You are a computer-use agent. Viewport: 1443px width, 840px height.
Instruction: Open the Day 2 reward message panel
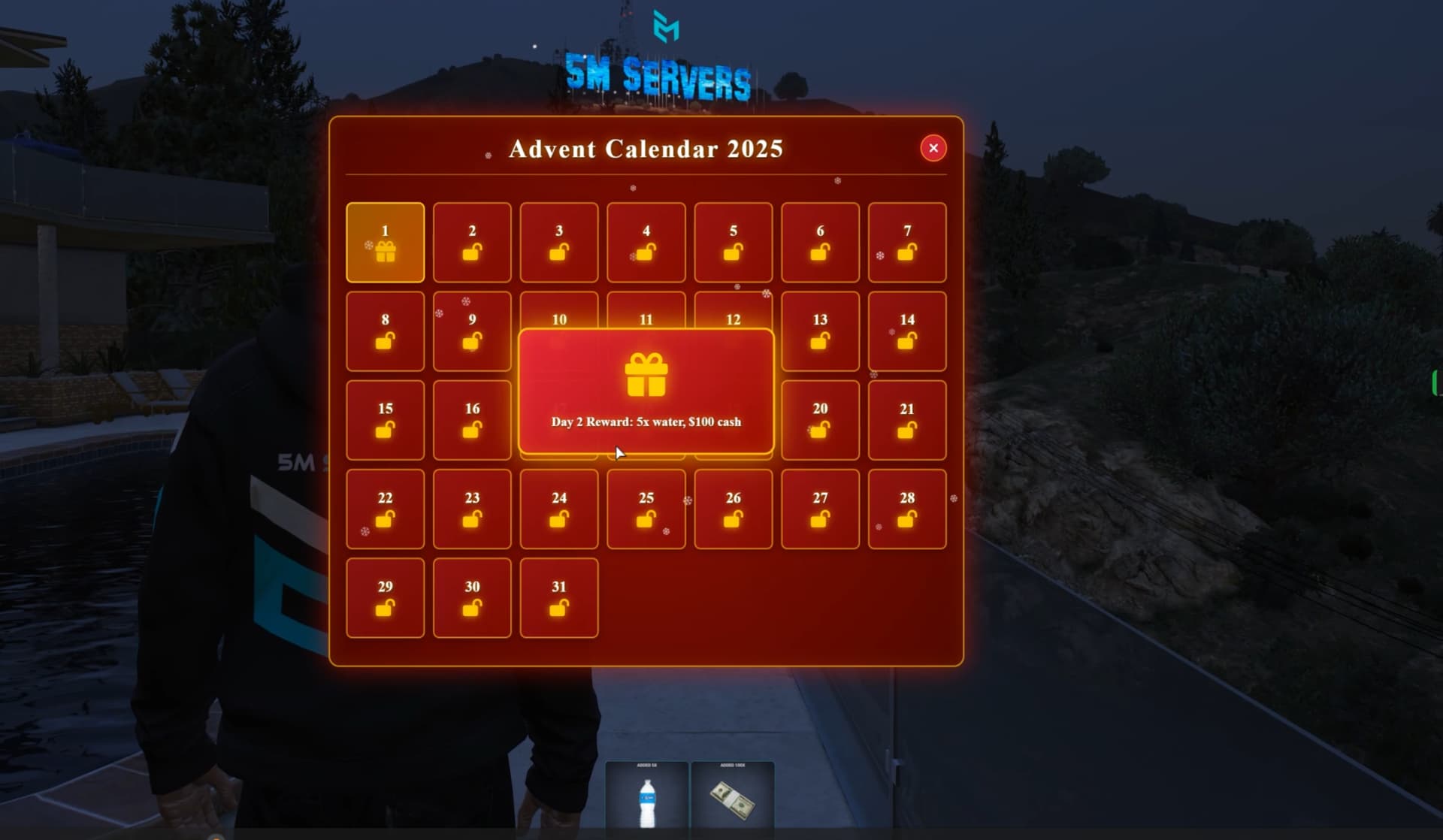[645, 391]
